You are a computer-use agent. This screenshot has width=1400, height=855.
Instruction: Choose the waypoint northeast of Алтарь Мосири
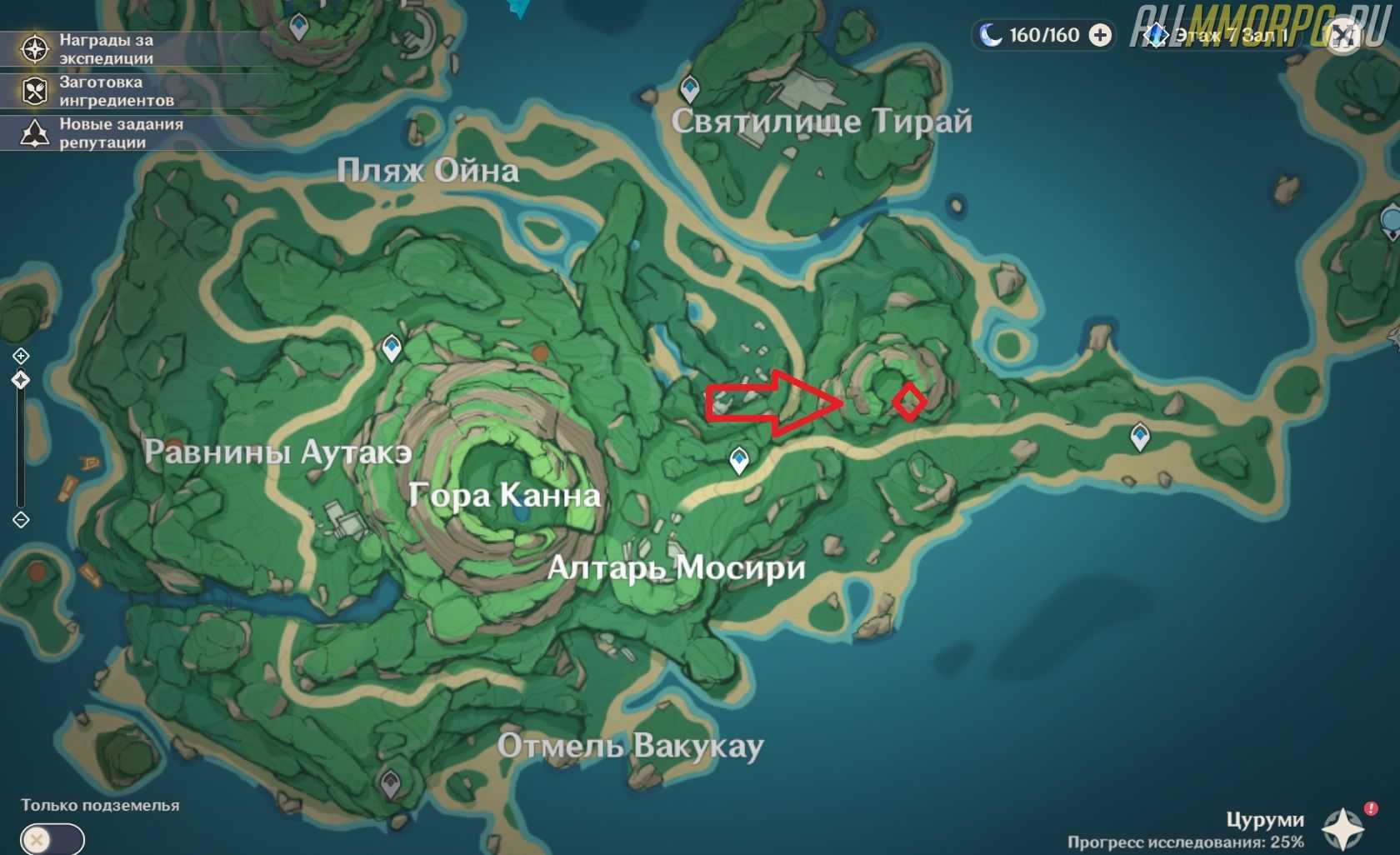click(738, 458)
